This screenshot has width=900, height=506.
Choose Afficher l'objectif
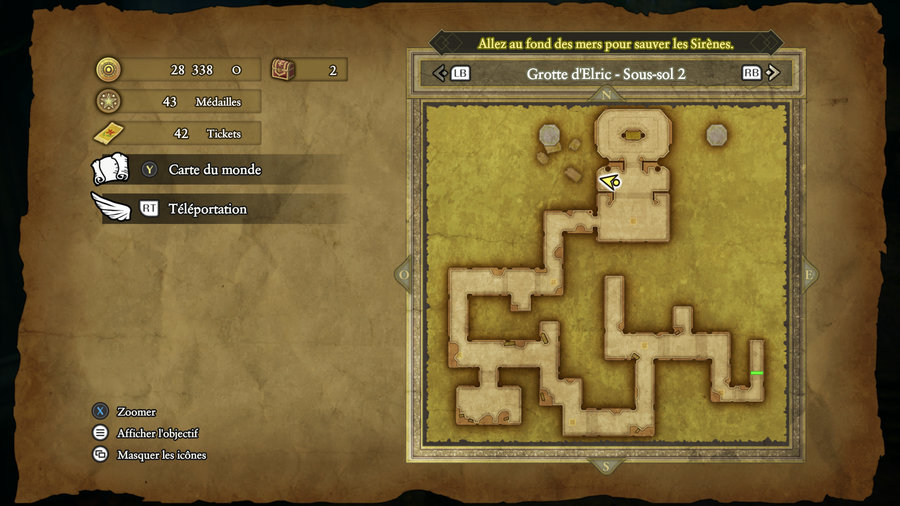[x=157, y=433]
